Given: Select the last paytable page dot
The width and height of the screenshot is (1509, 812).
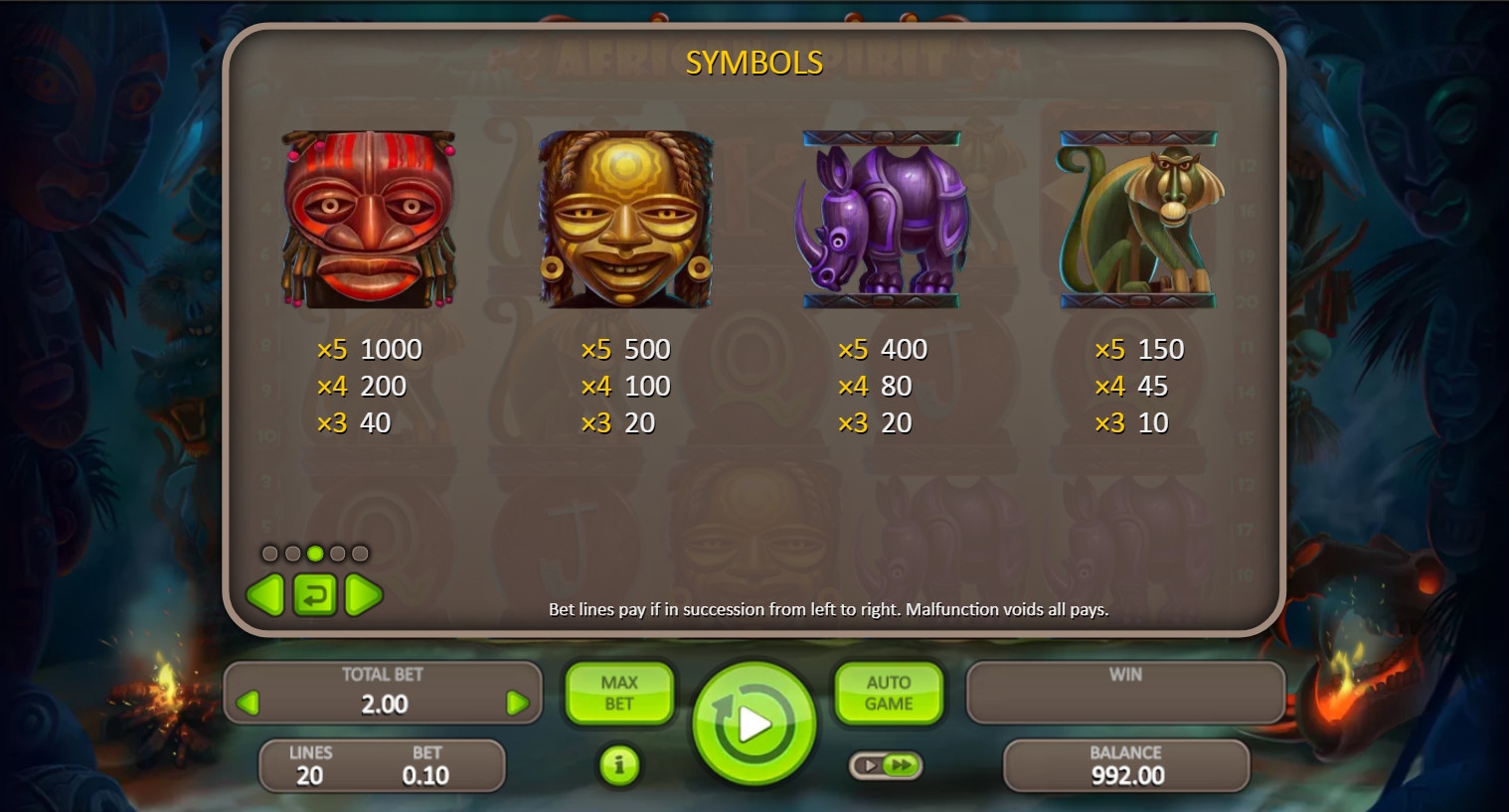Looking at the screenshot, I should click(360, 554).
